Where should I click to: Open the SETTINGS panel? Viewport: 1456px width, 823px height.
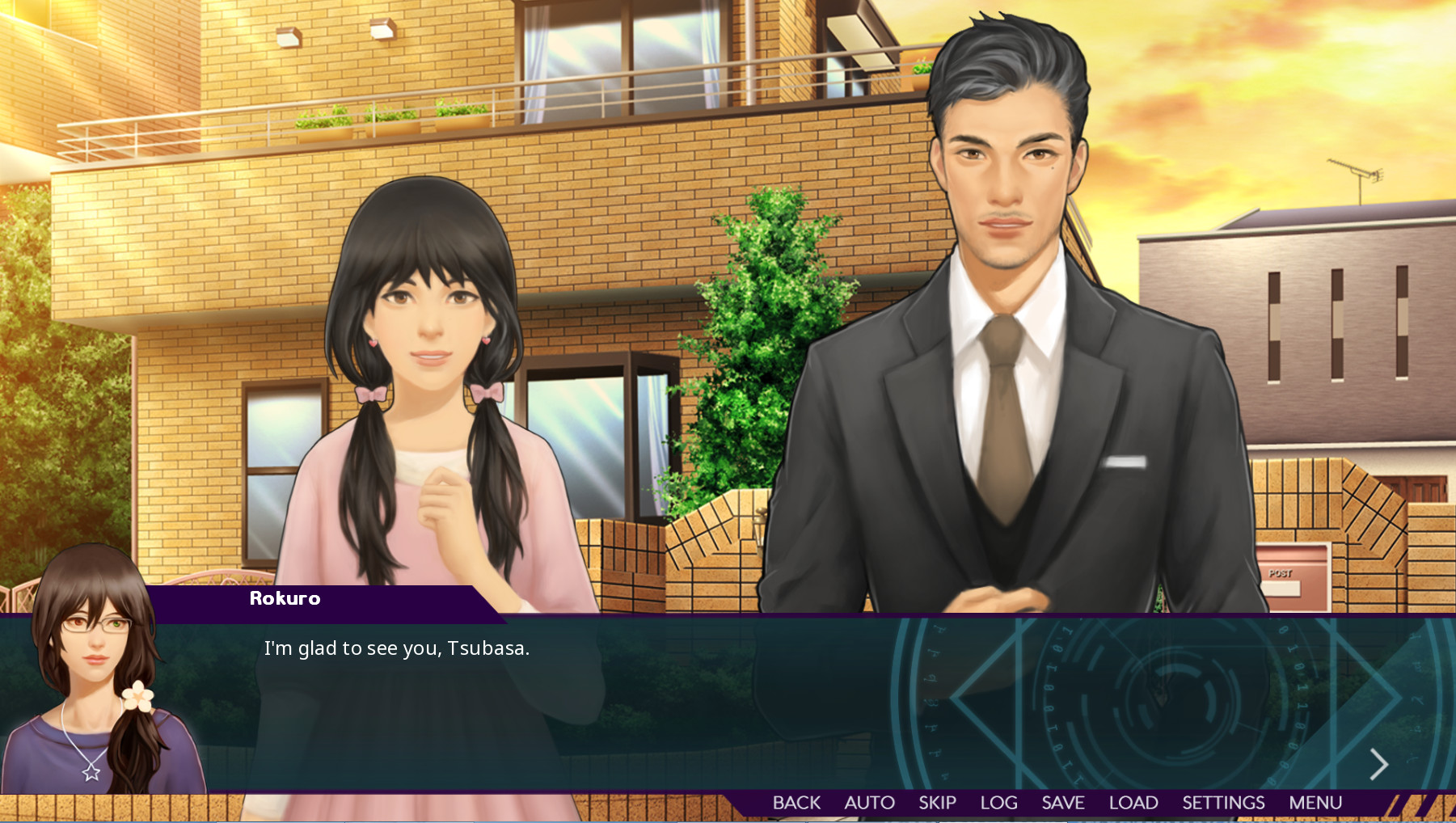click(1223, 803)
